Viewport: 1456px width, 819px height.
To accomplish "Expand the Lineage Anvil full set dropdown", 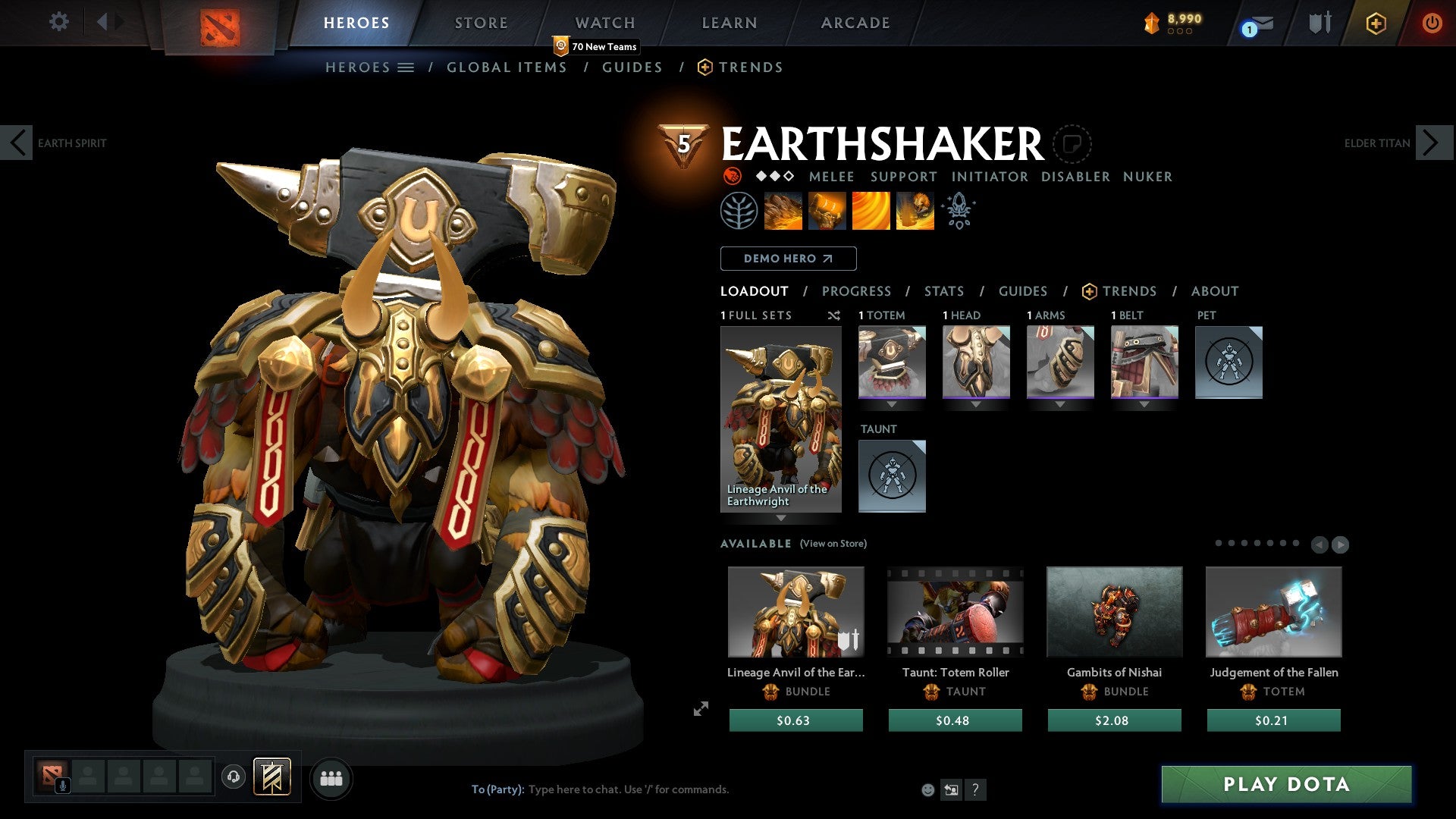I will pyautogui.click(x=782, y=519).
